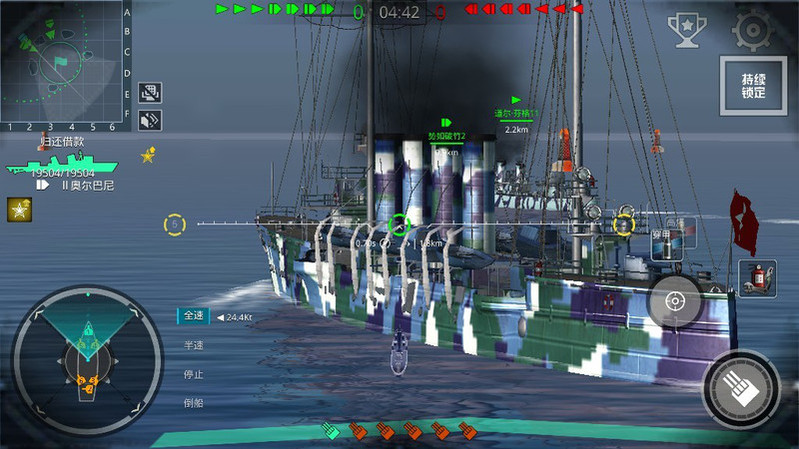
Task: Set throttle to 半速 half speed
Action: click(x=193, y=345)
